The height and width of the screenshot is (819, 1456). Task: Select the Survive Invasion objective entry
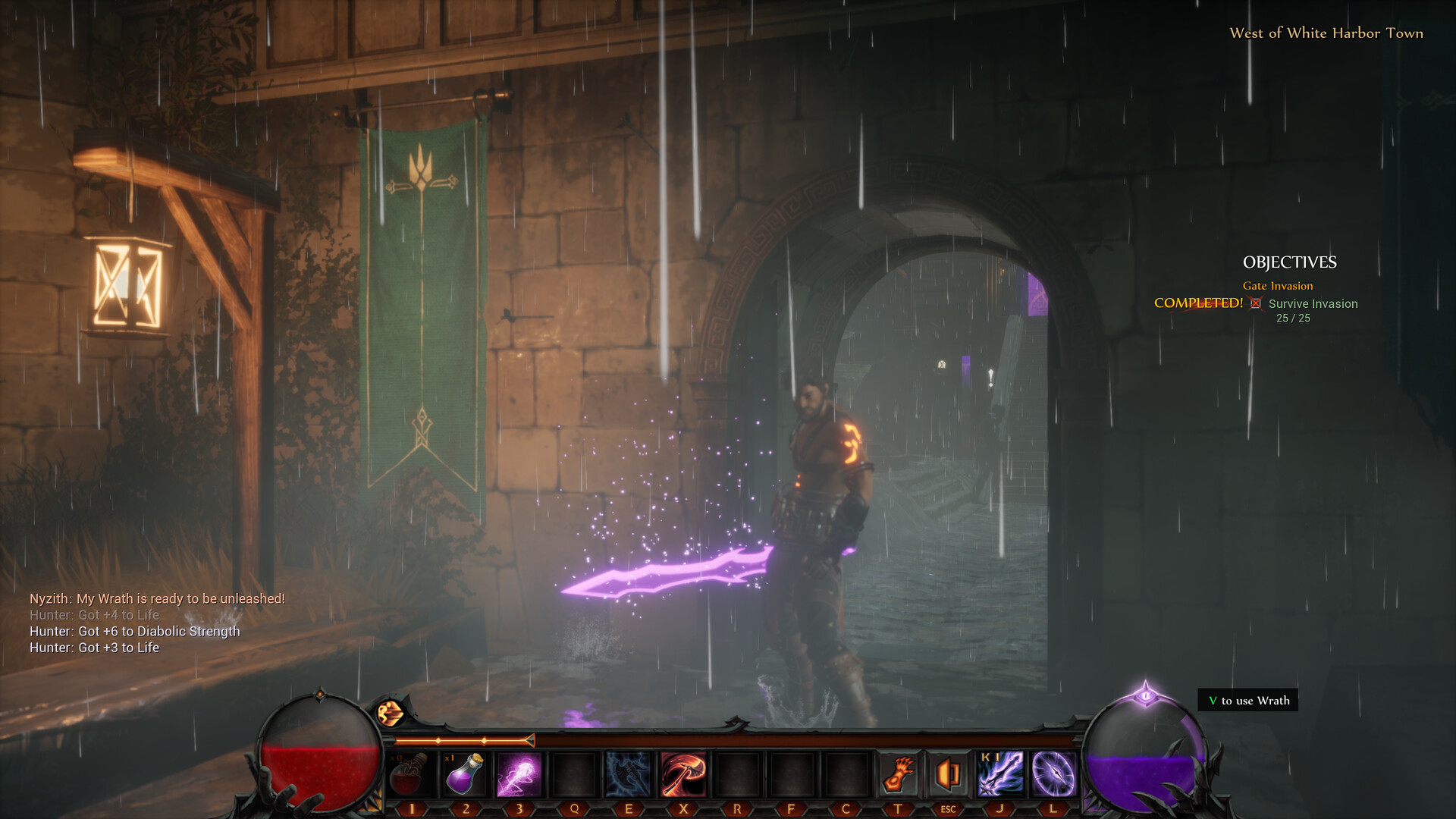[x=1313, y=304]
